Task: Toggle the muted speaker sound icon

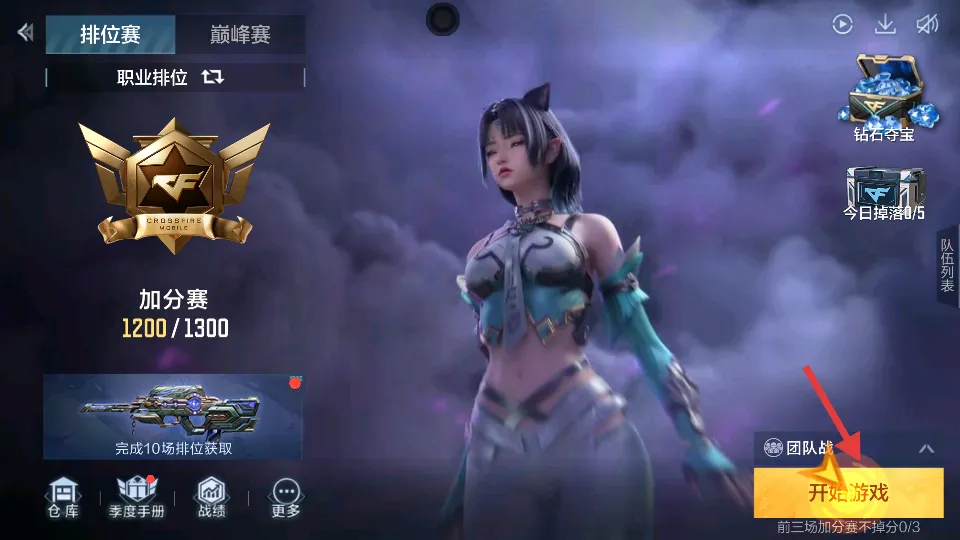Action: (927, 25)
